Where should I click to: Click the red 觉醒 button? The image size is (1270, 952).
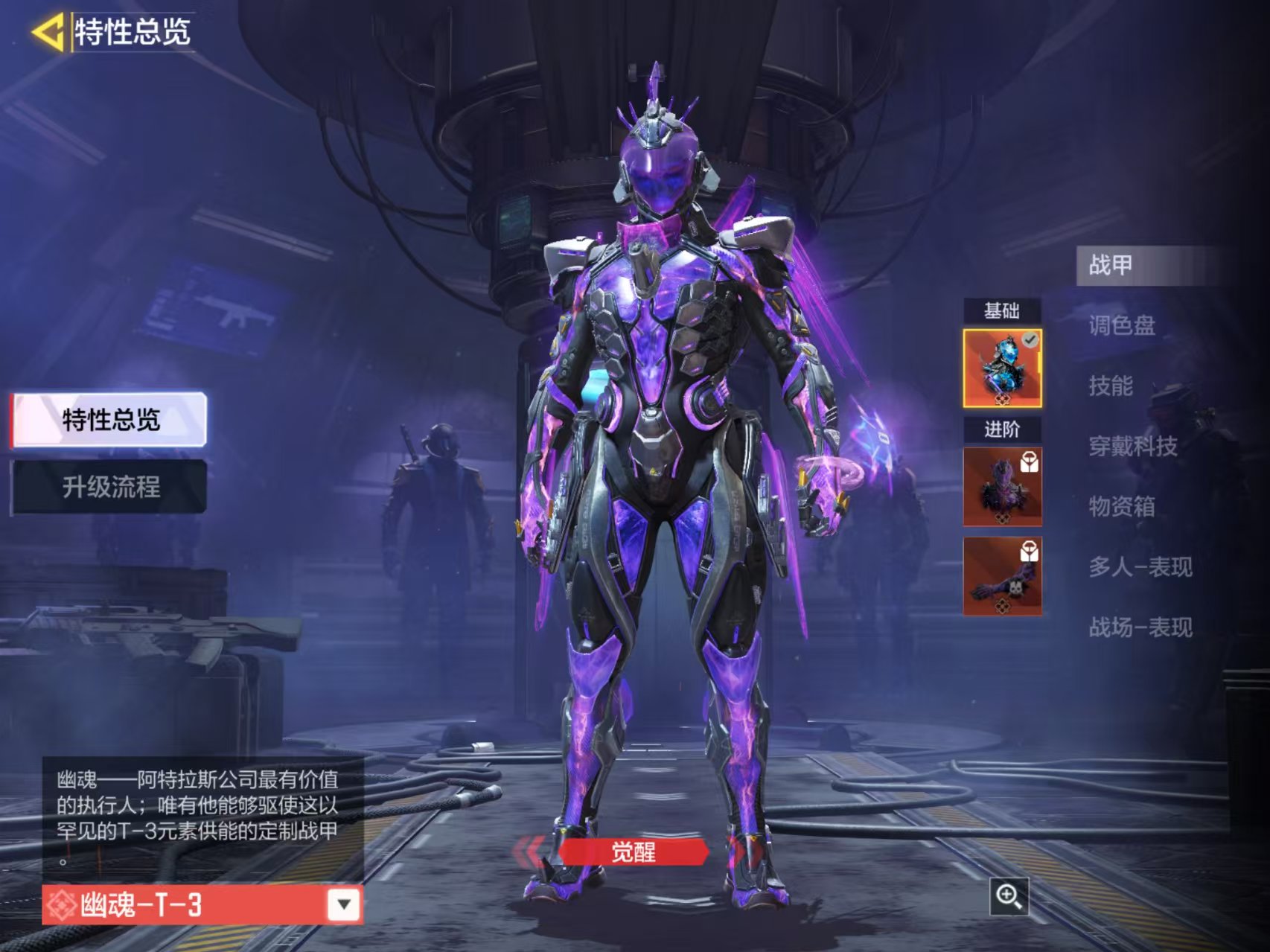[x=633, y=852]
